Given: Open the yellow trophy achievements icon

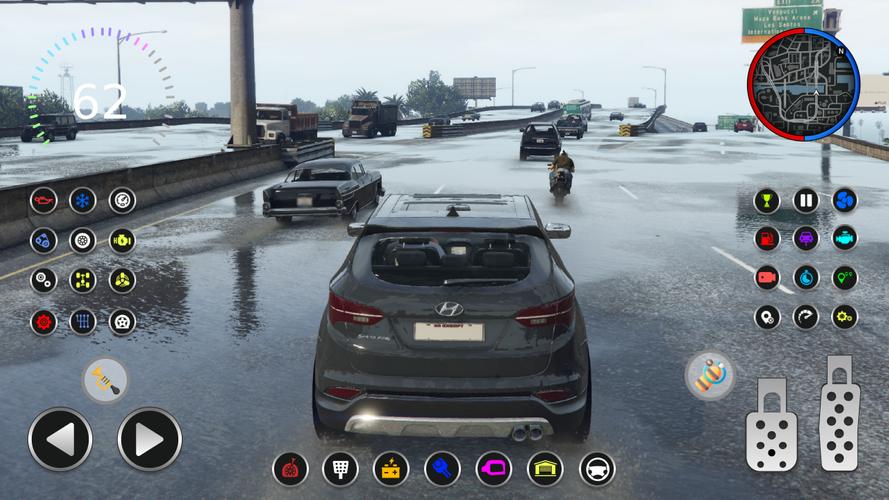Looking at the screenshot, I should (767, 200).
